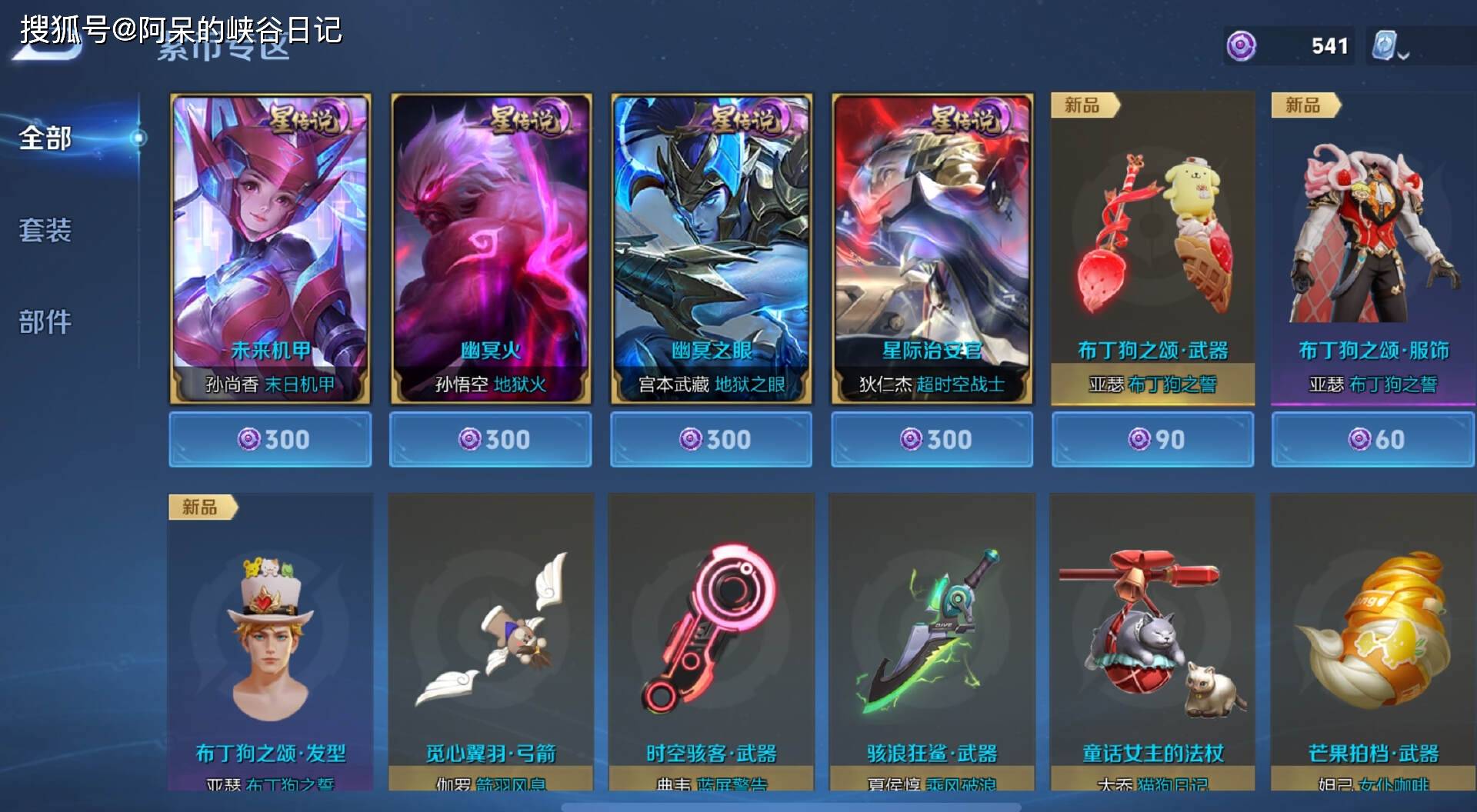
Task: Select the 部件 category tab
Action: [46, 321]
